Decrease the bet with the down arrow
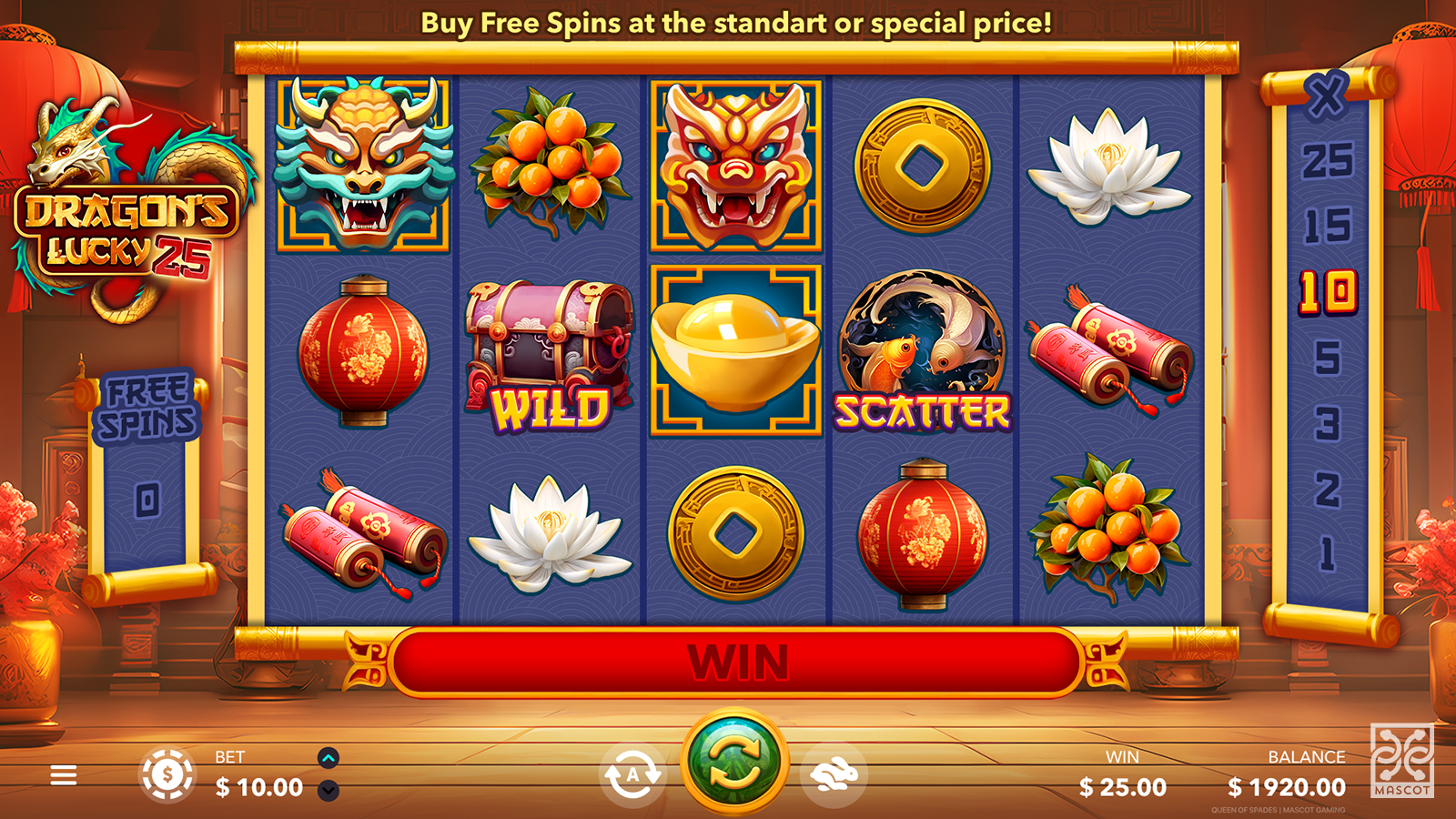 point(329,791)
